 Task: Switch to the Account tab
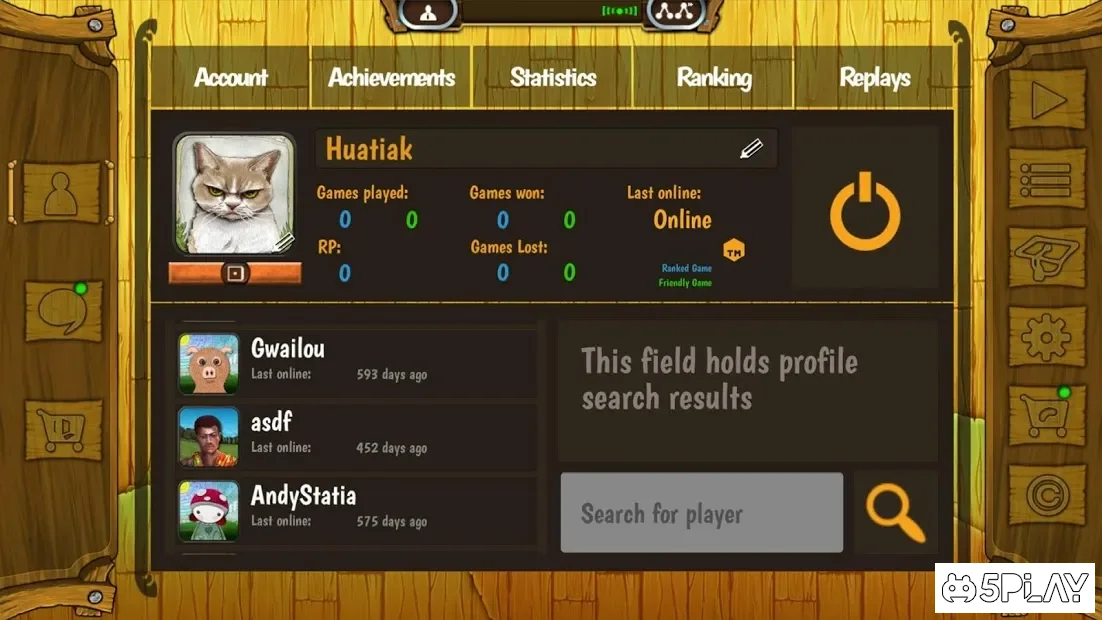point(231,78)
